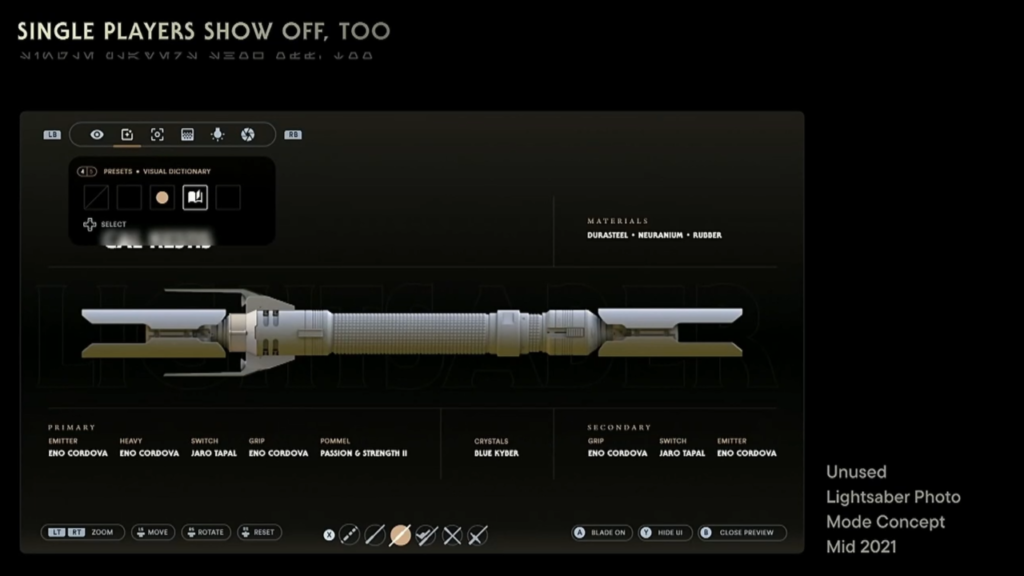This screenshot has width=1024, height=576.
Task: Choose the diagonal-slash empty preset
Action: click(x=97, y=198)
